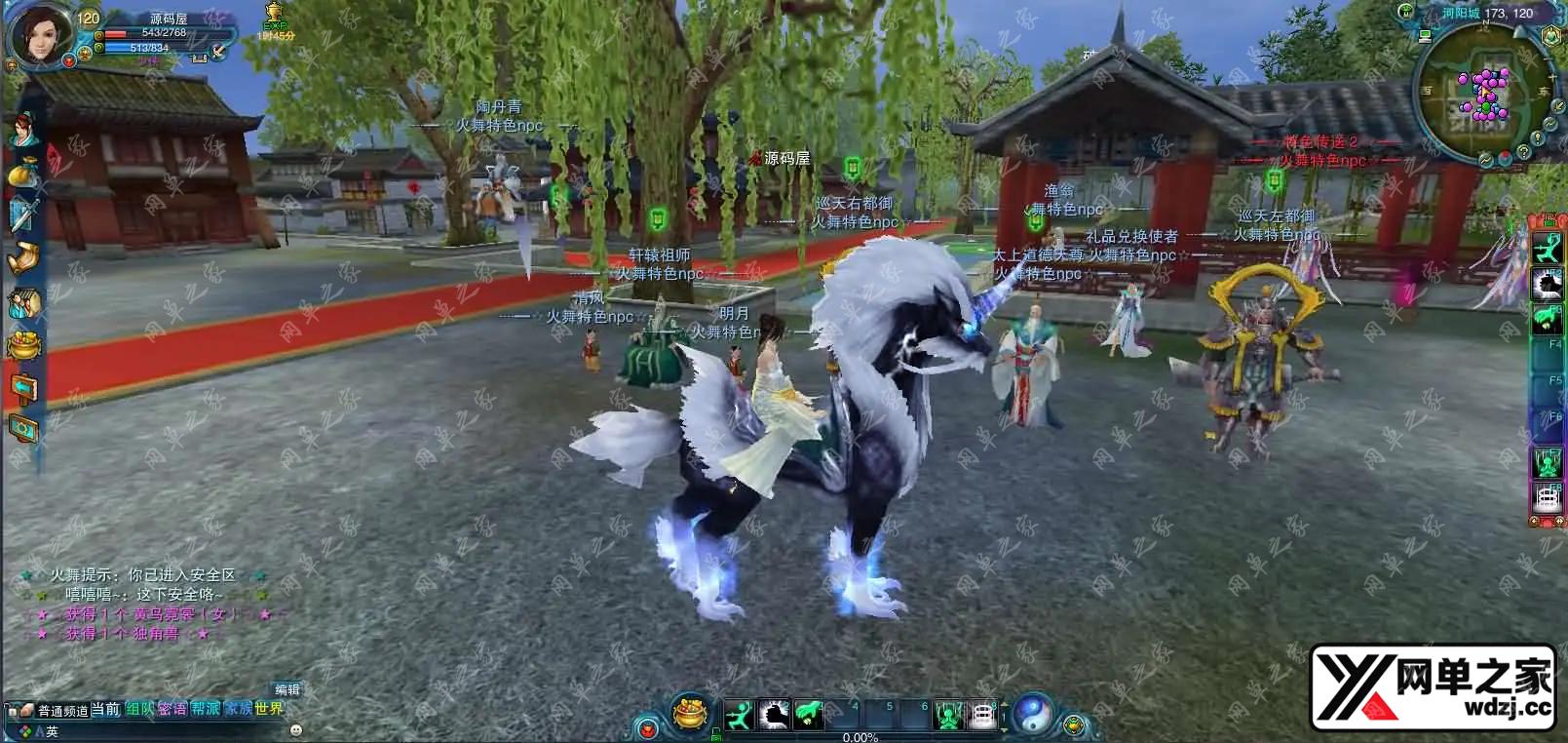Open the golden treasure pot on the bottom bar
The image size is (1568, 743).
690,715
